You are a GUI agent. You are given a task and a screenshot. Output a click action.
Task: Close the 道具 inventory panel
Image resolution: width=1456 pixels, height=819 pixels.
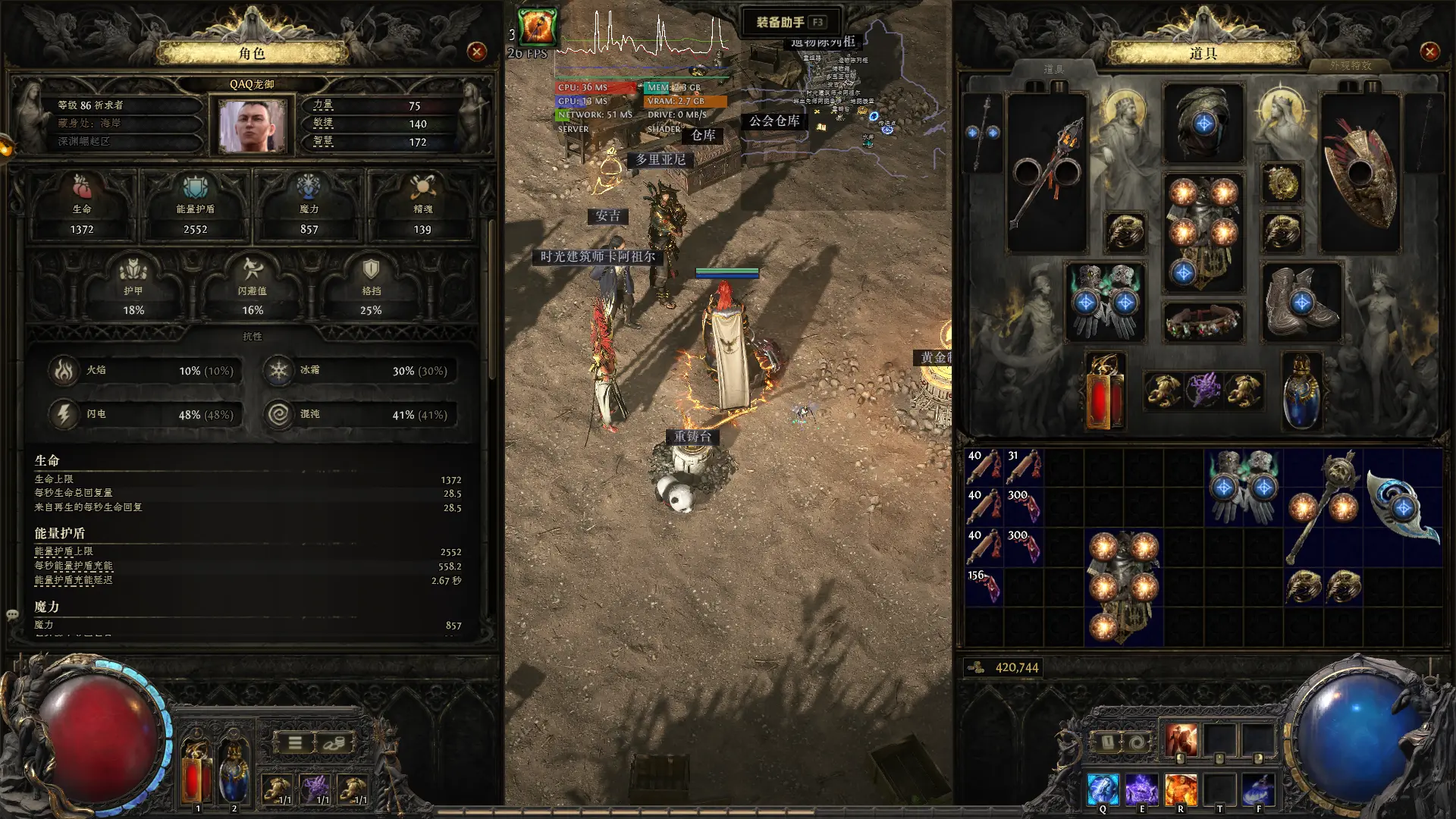1429,52
